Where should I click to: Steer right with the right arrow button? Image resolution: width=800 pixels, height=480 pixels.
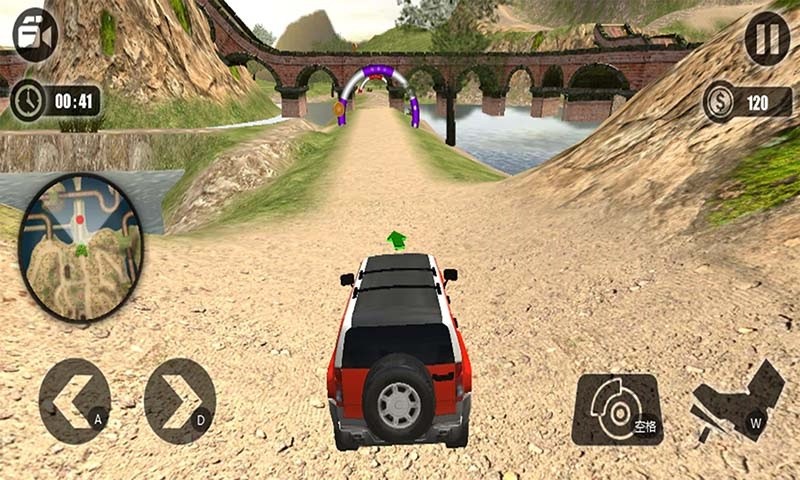180,401
